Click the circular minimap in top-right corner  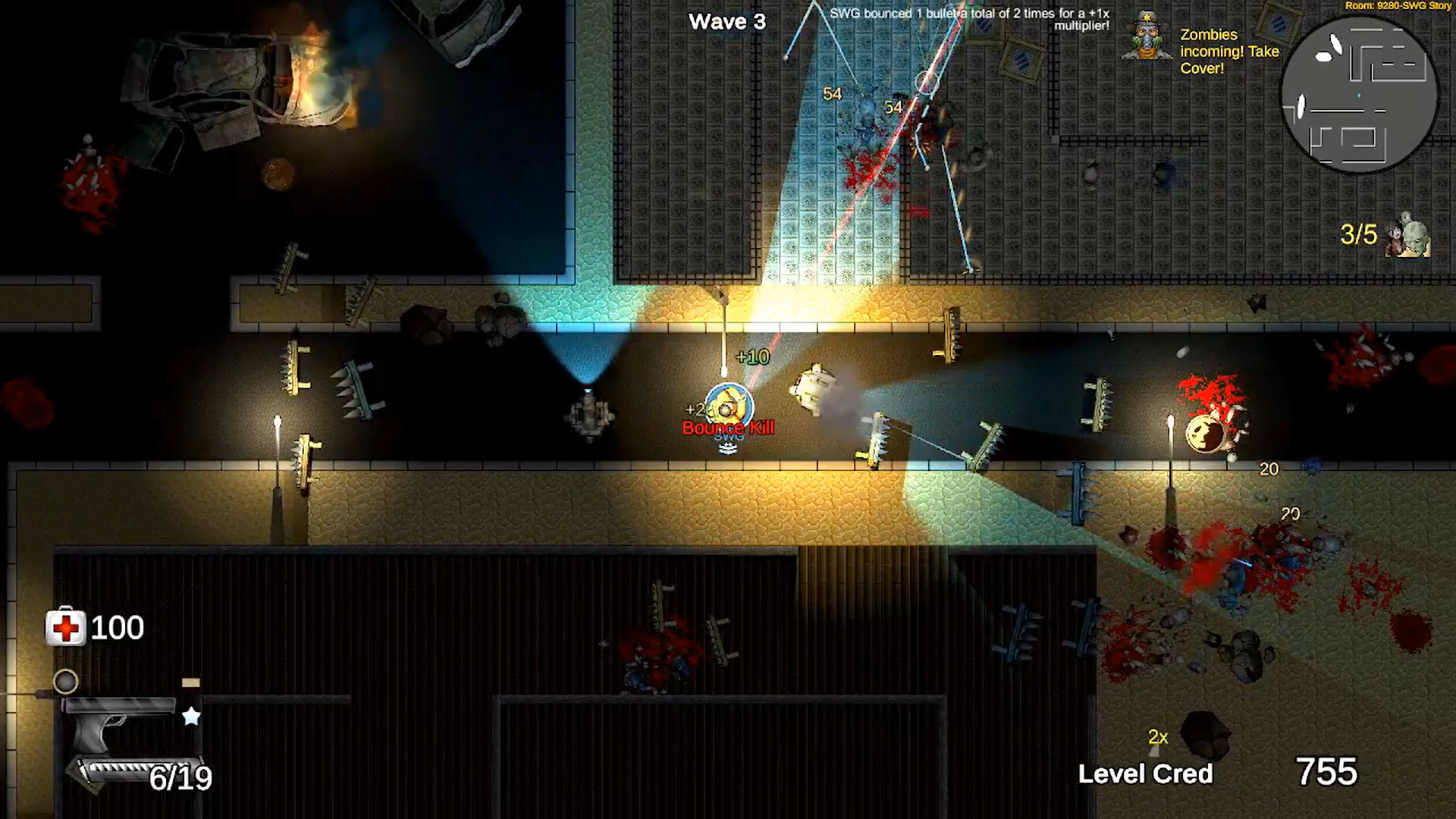(1360, 95)
